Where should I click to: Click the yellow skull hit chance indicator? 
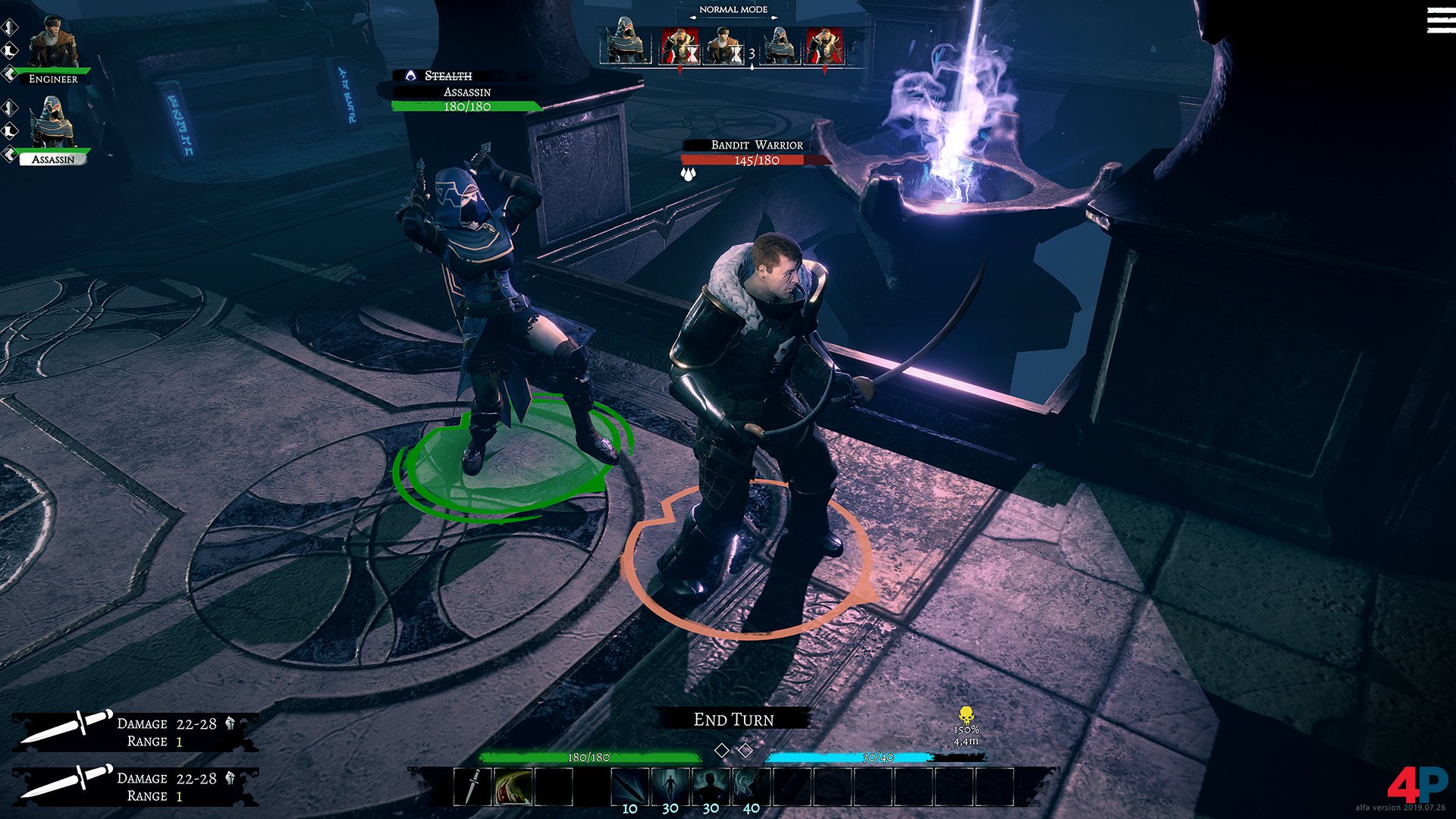965,715
